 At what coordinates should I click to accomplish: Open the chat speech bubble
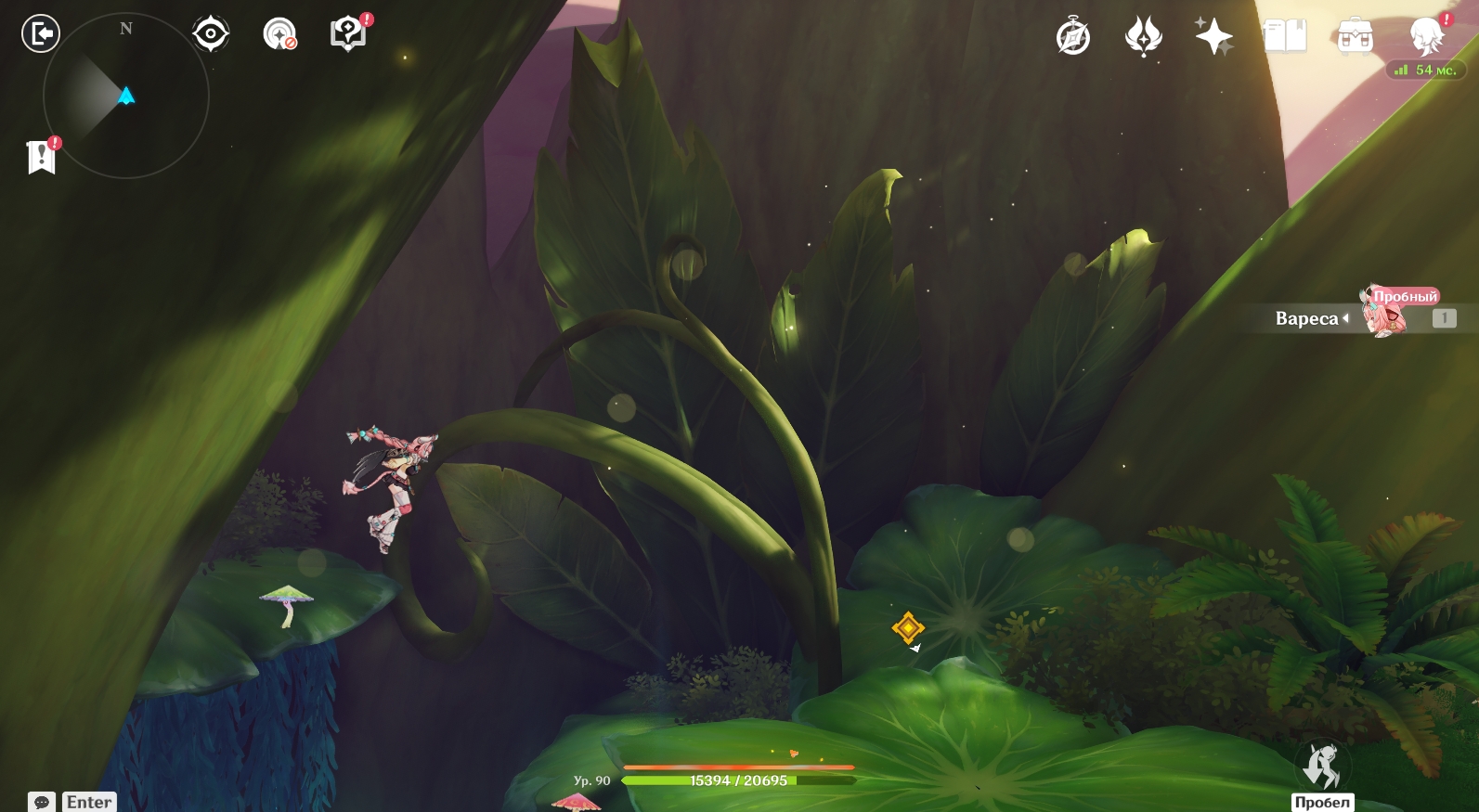click(x=42, y=802)
